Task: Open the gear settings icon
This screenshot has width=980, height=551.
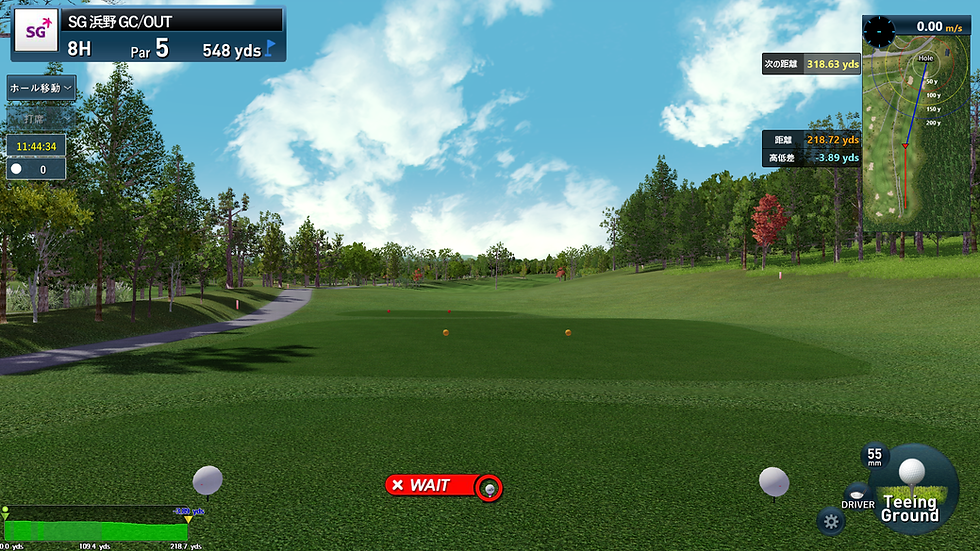Action: tap(830, 520)
